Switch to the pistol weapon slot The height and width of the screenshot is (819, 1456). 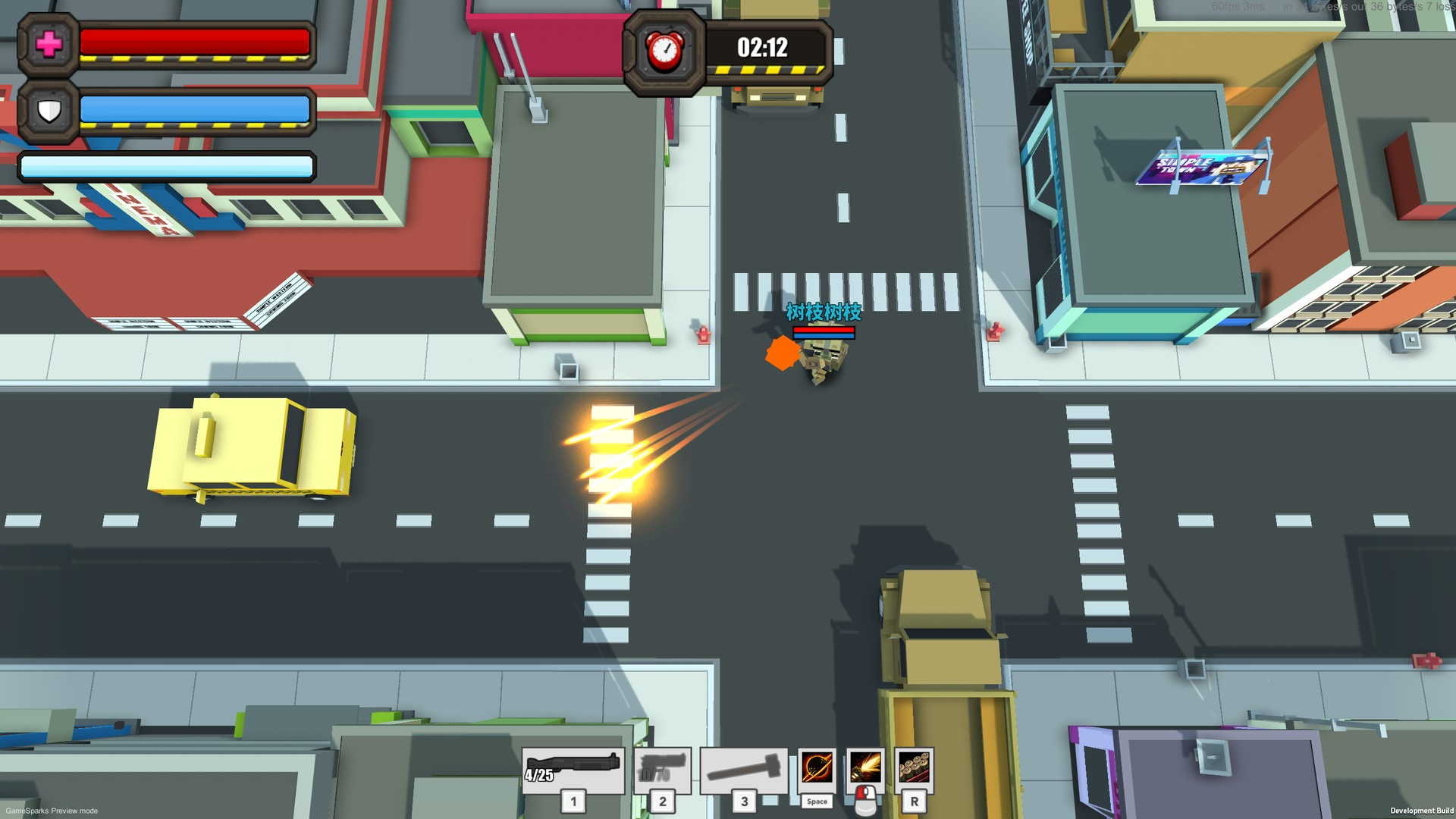pos(662,769)
